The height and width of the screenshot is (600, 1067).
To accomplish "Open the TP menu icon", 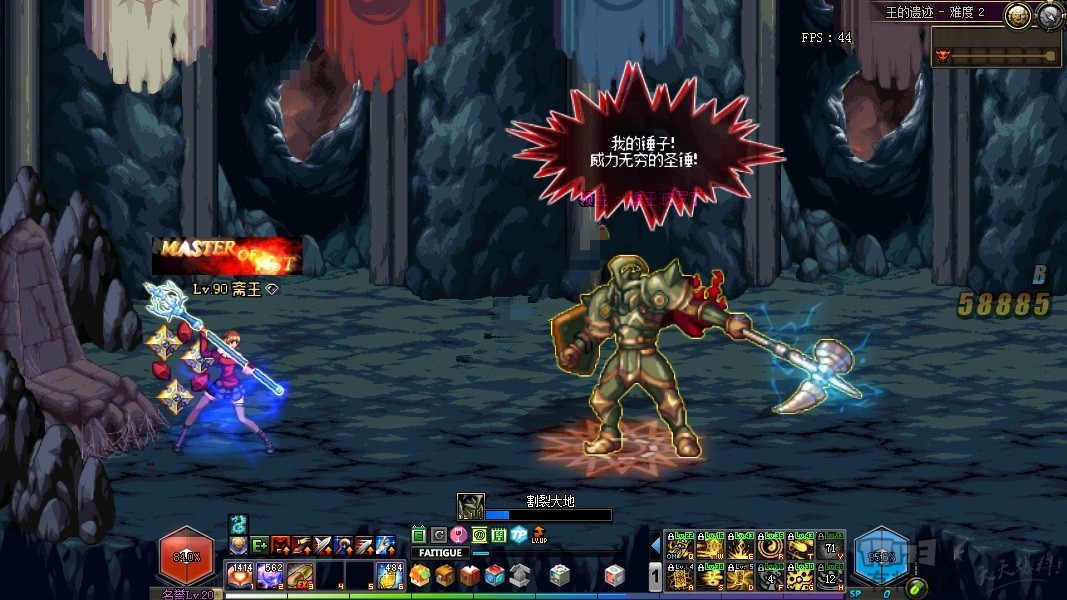I will click(x=518, y=535).
